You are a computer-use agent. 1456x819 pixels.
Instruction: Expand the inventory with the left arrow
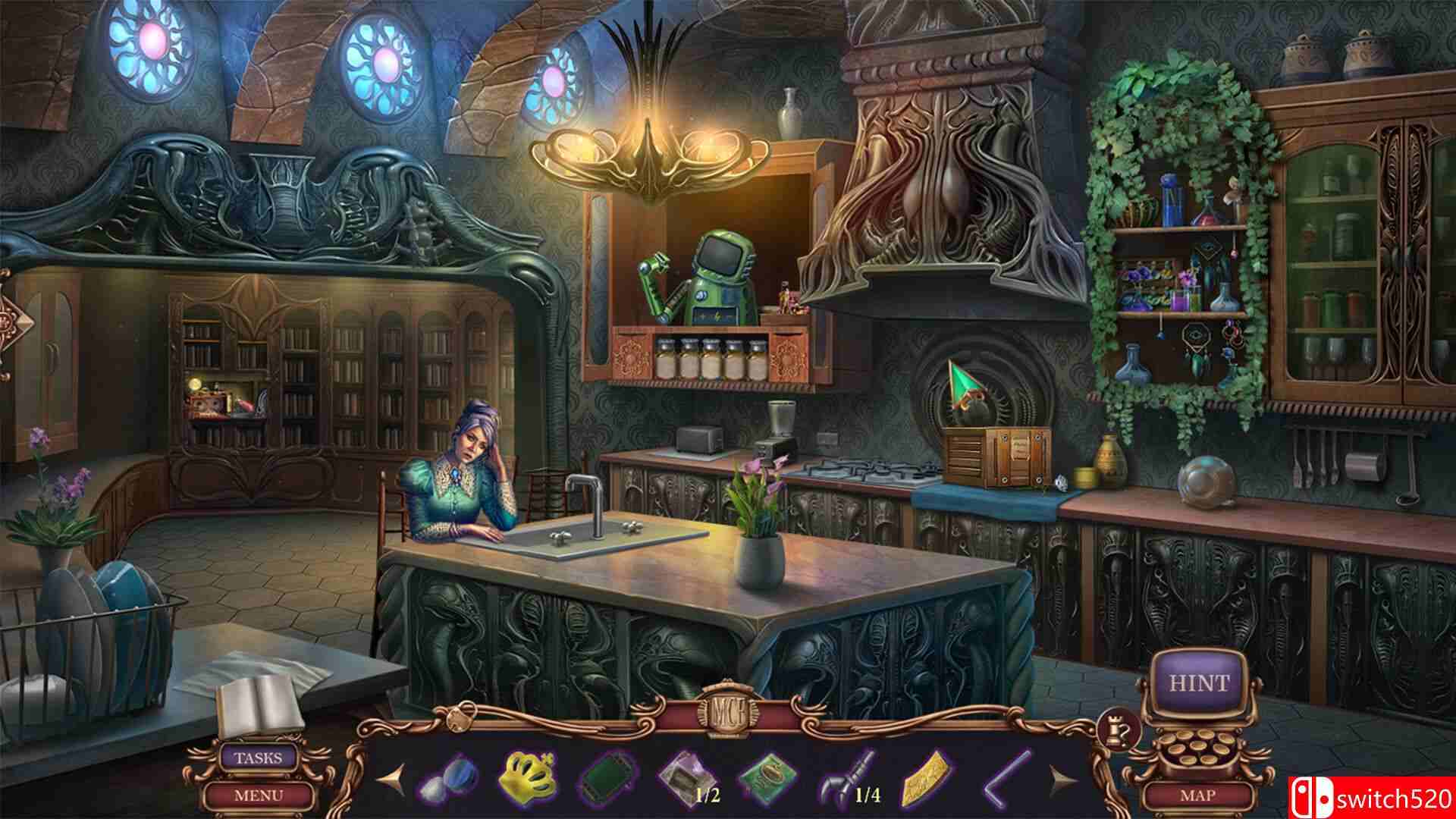click(391, 780)
